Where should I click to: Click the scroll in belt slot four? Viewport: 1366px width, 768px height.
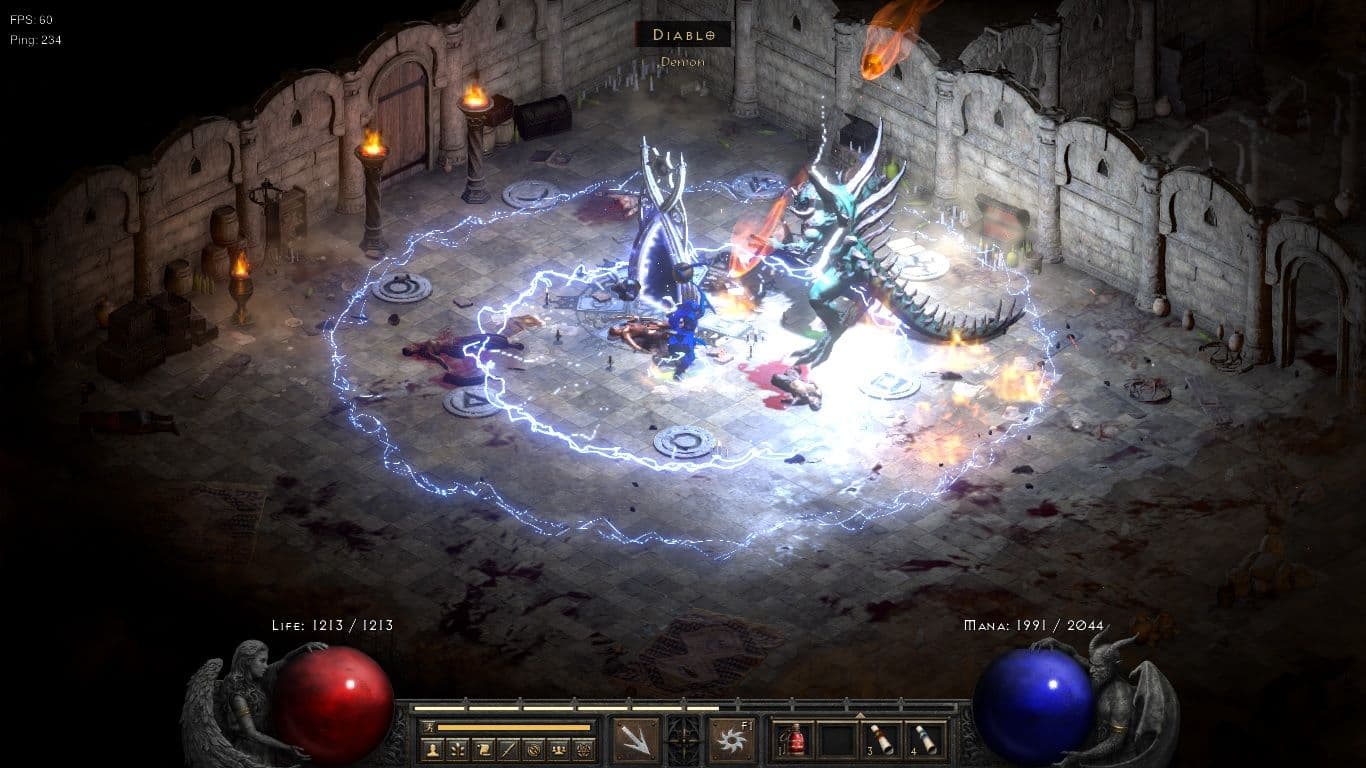924,737
